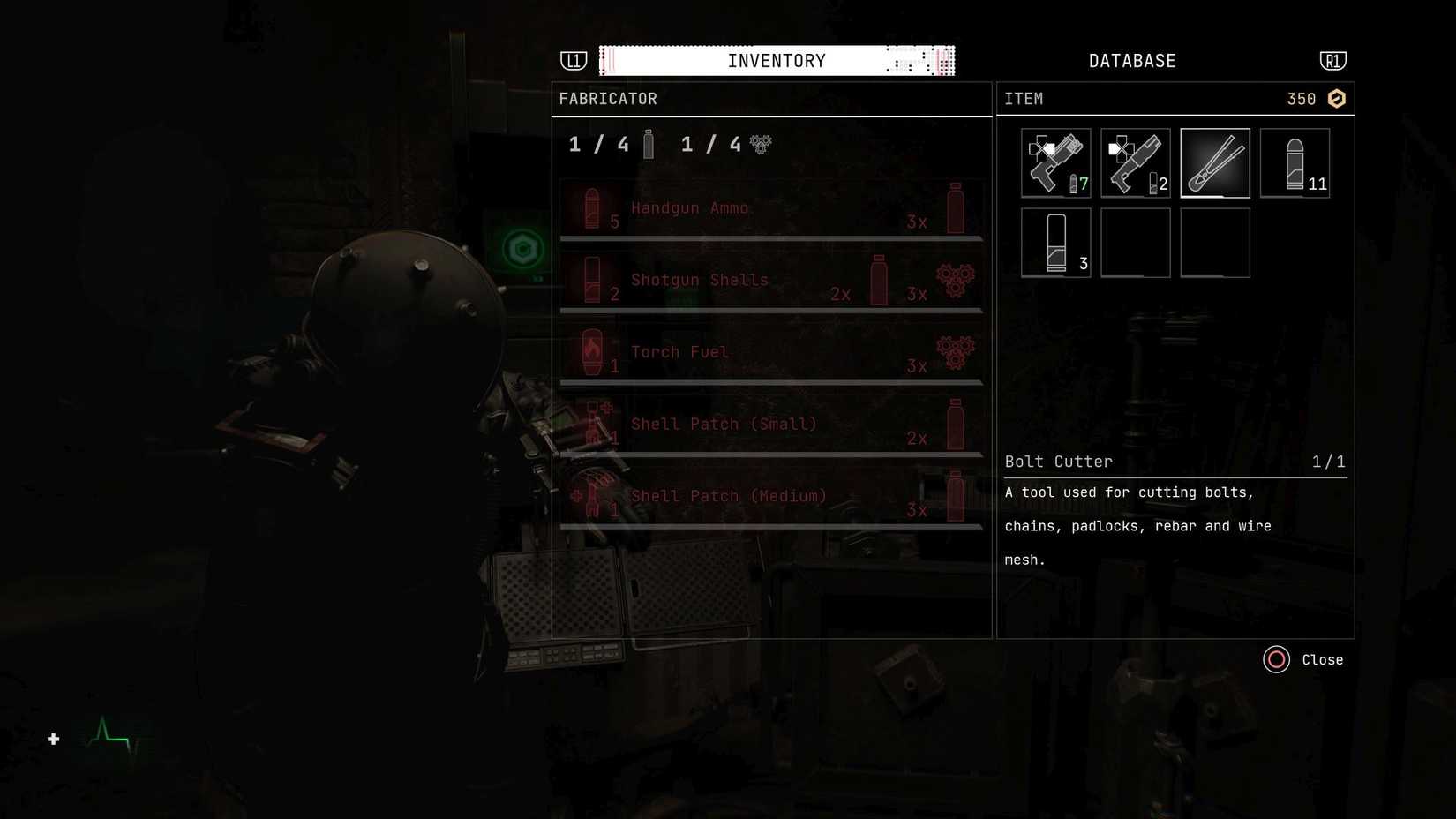
Task: Select the Bolt Cutter item slot
Action: 1214,162
